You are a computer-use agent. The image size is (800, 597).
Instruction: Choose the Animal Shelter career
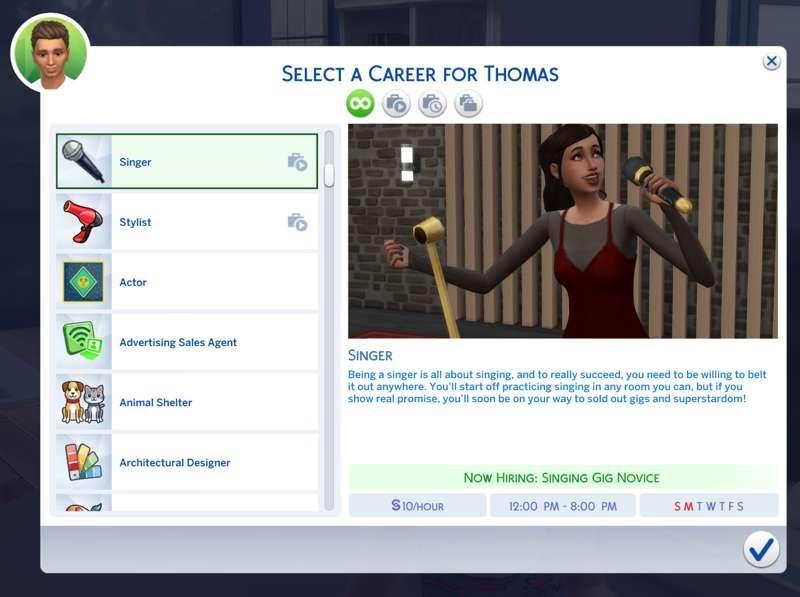click(187, 402)
